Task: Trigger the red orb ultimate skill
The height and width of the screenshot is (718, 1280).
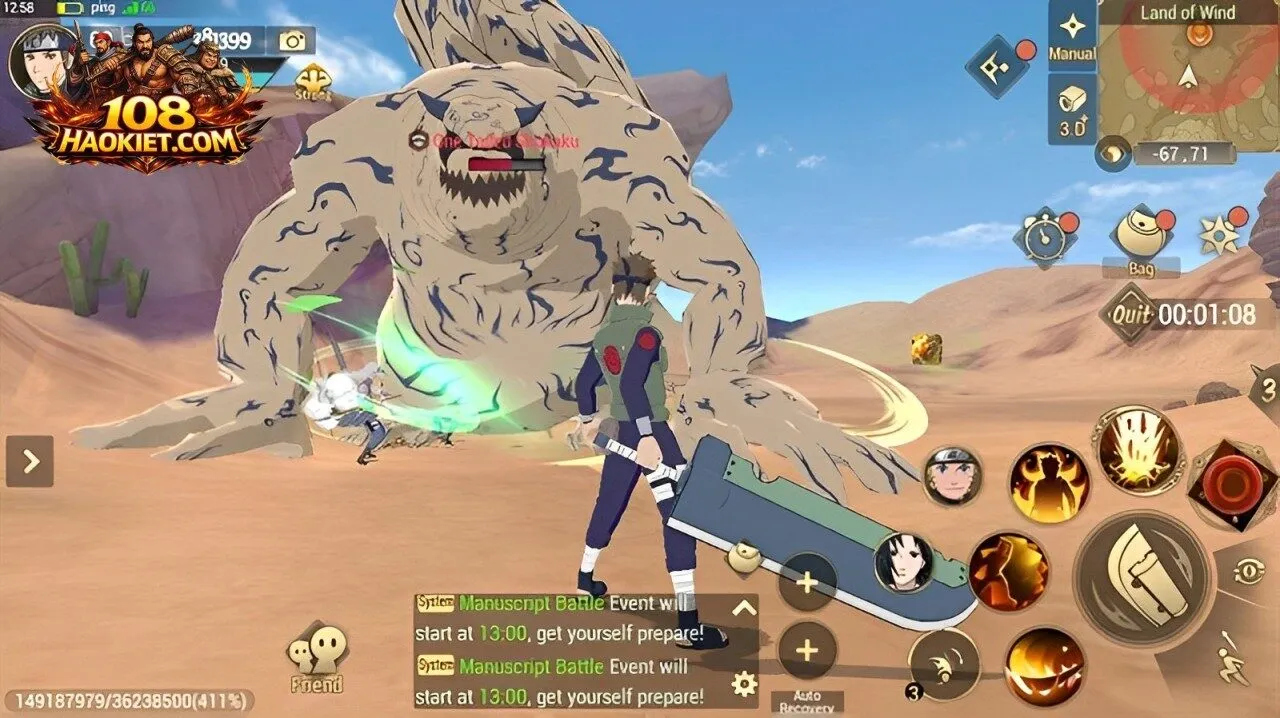Action: click(1234, 486)
